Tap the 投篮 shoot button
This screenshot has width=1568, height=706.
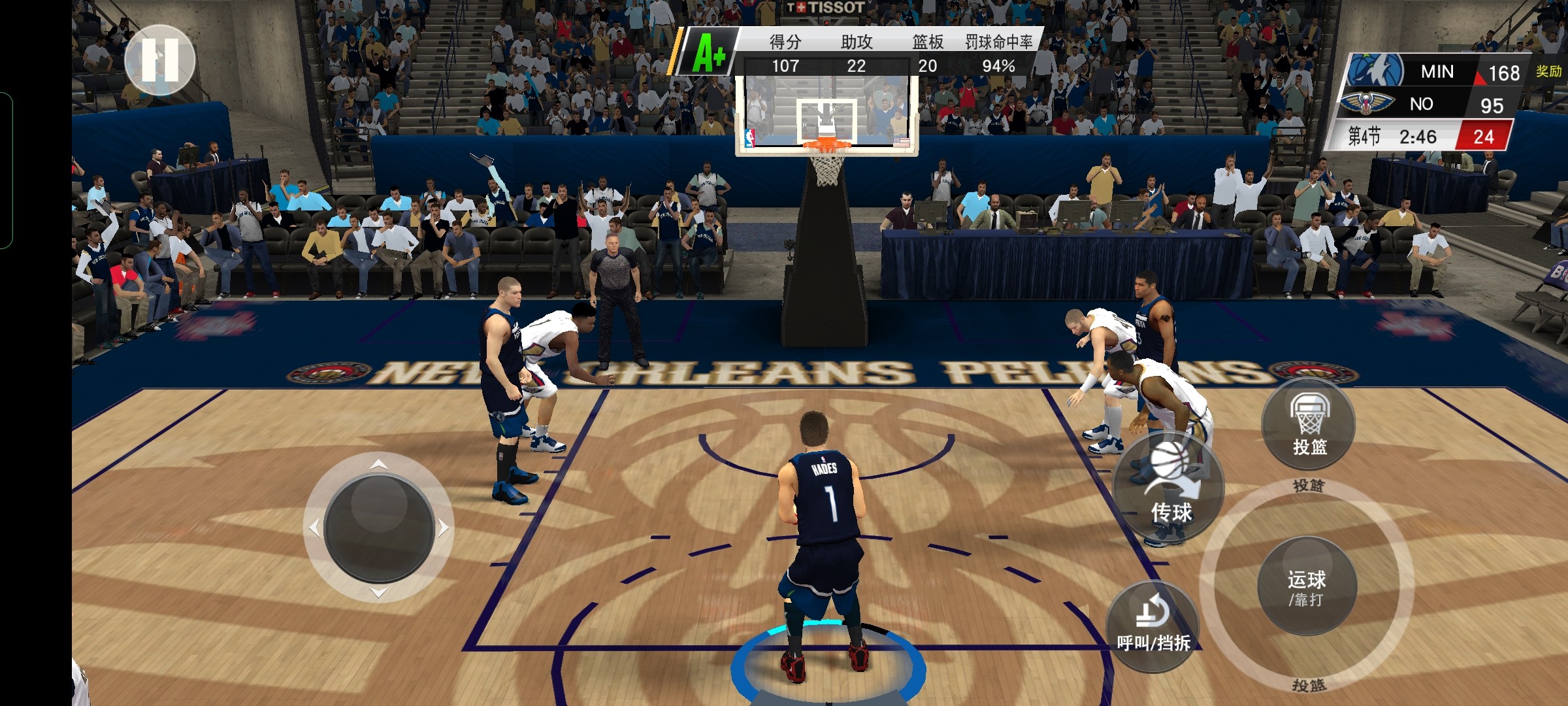[x=1309, y=424]
